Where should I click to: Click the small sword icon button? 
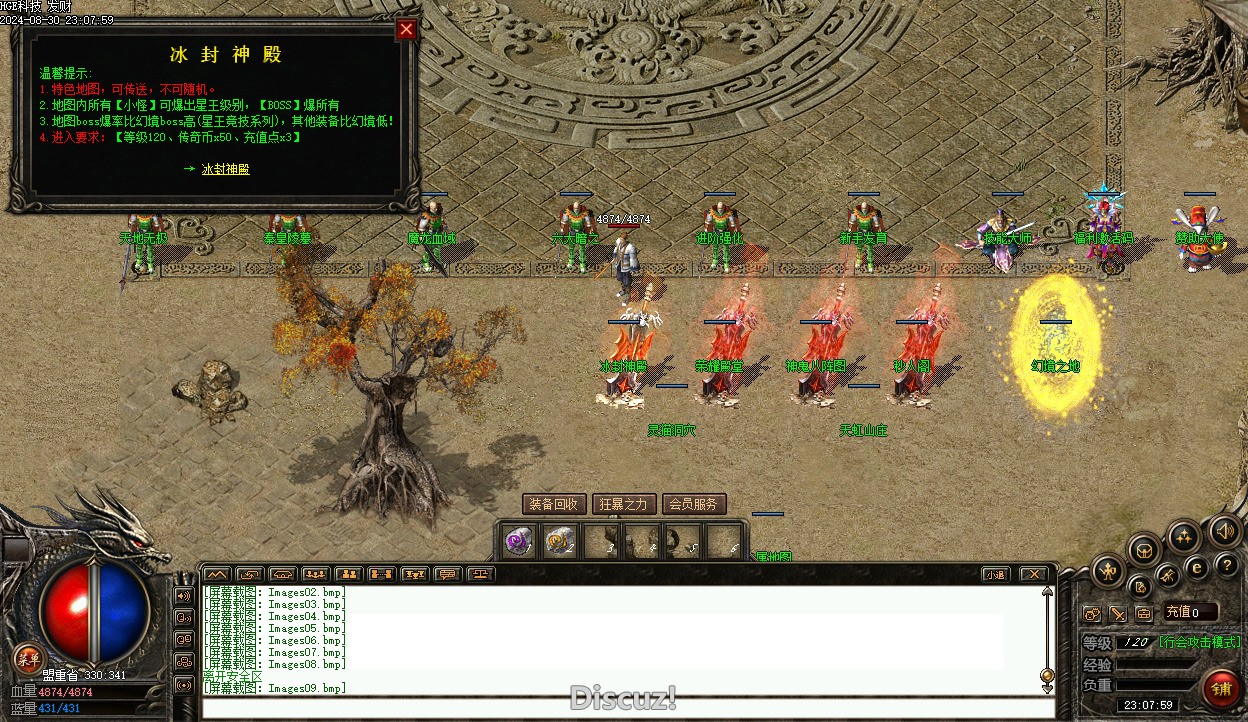[1118, 613]
